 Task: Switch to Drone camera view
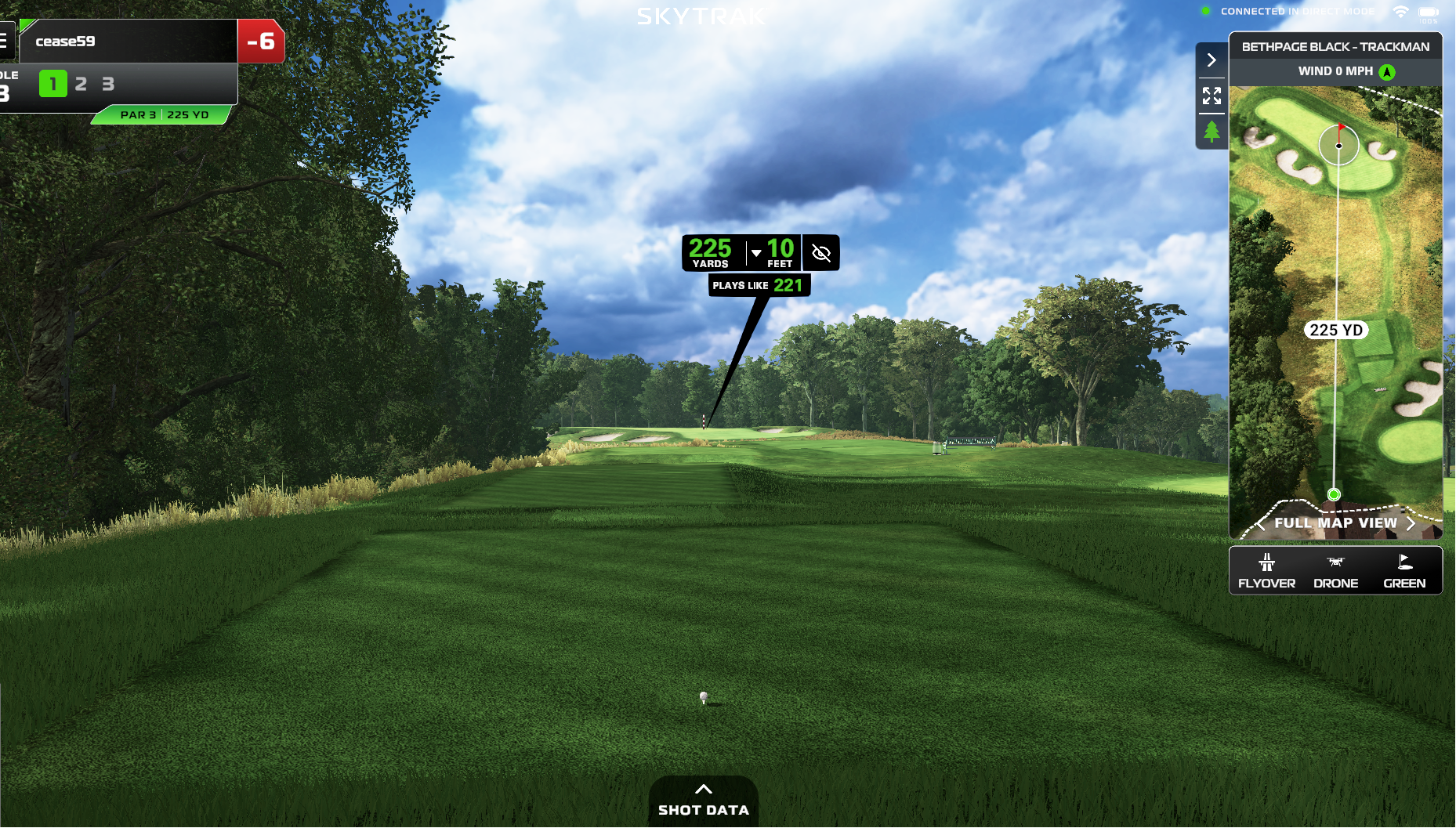(x=1335, y=571)
